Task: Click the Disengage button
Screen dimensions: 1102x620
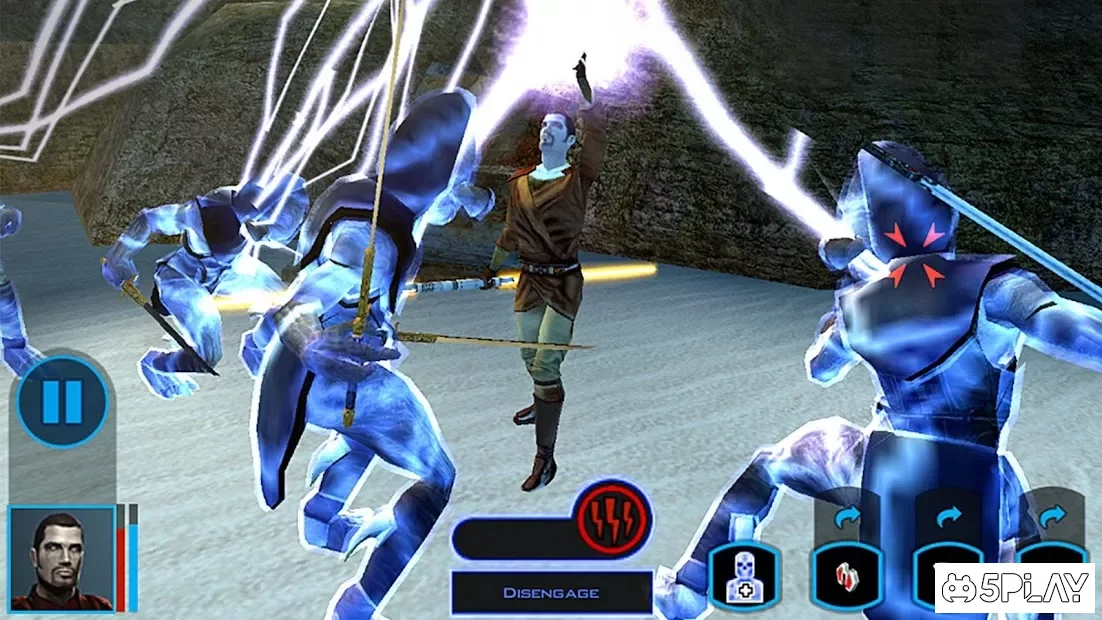Action: pos(551,592)
